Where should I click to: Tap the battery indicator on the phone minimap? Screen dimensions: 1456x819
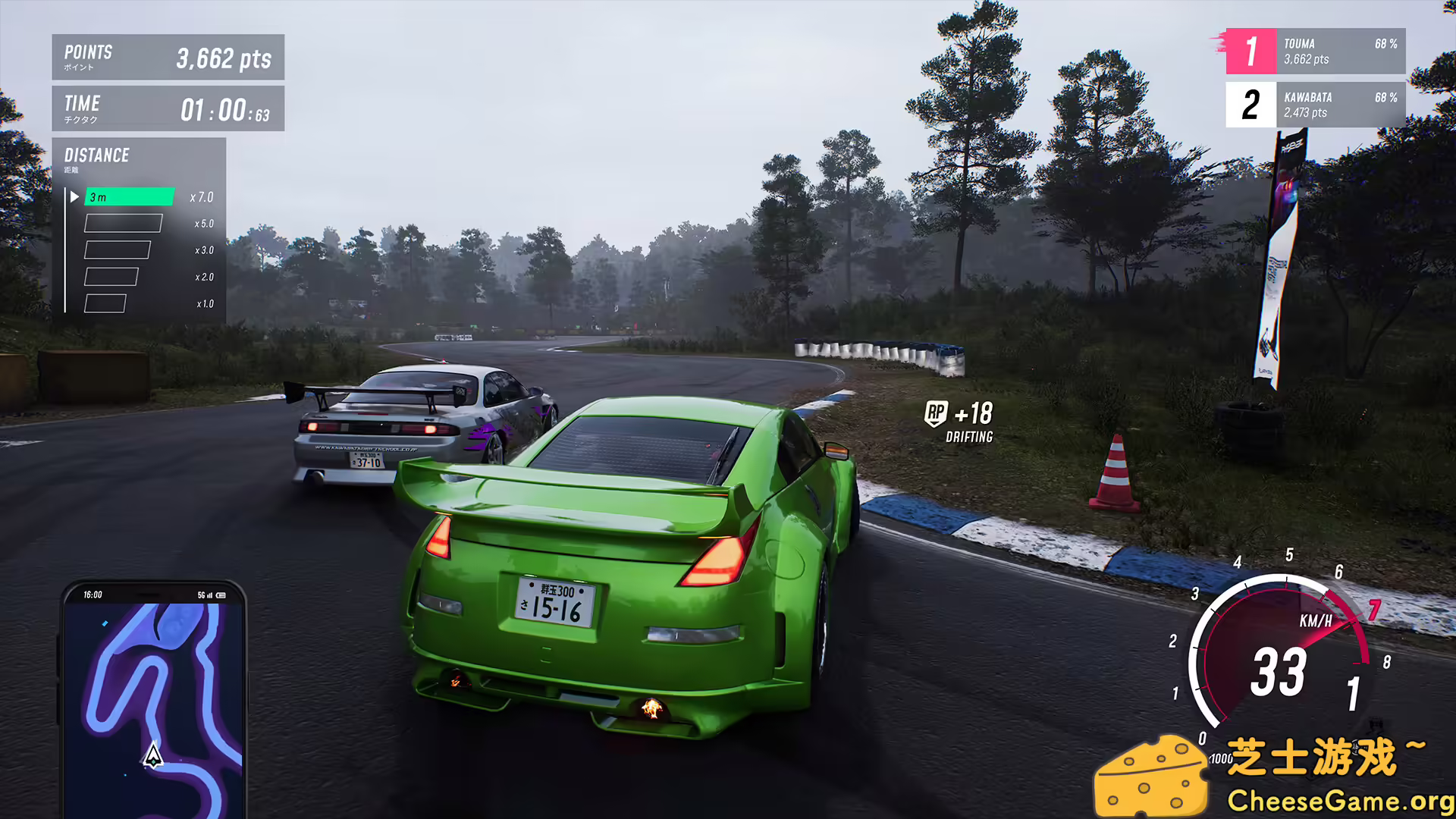click(220, 595)
